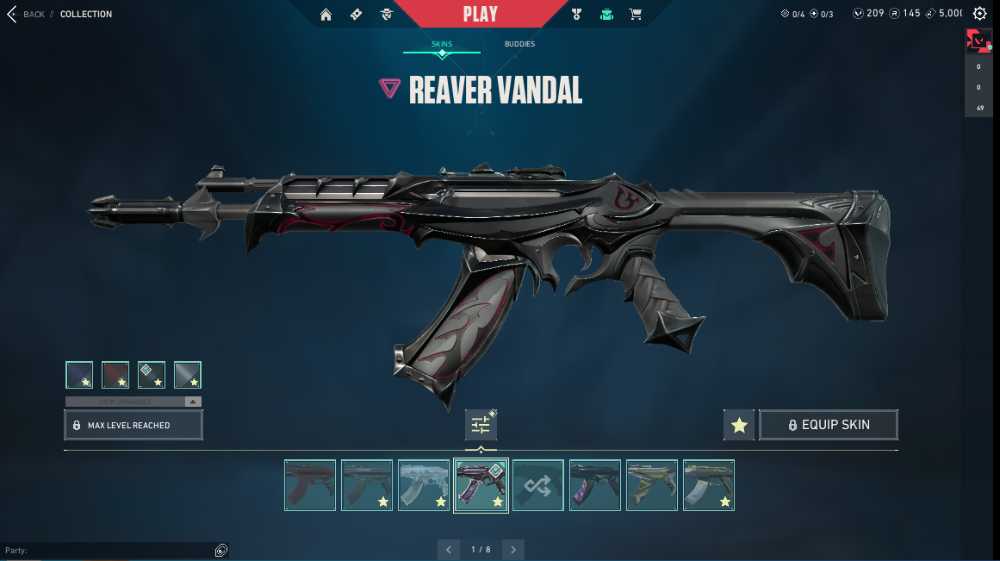Choose the white variant color swatch
The image size is (1000, 561).
tap(187, 375)
